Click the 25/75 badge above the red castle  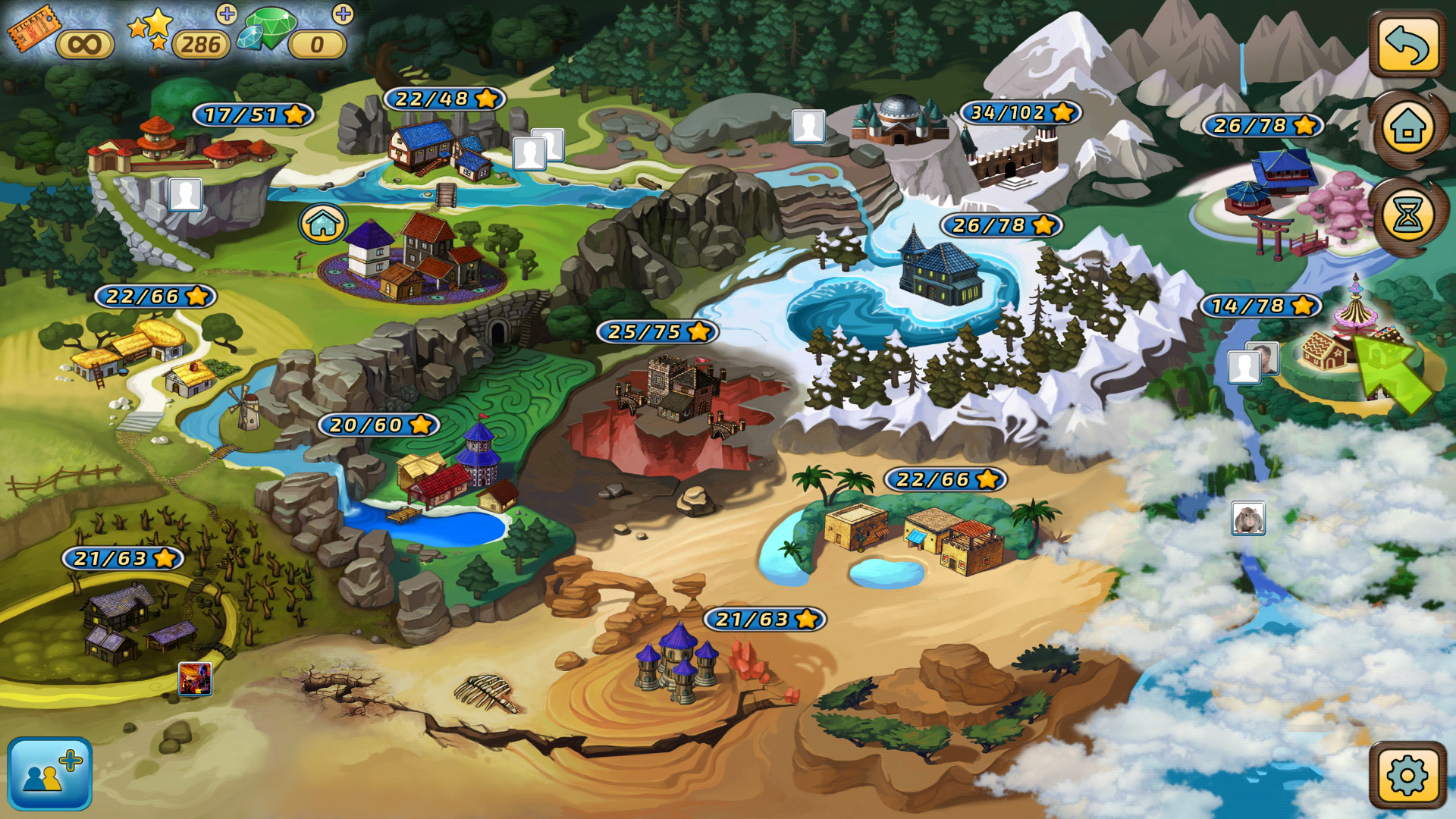657,331
